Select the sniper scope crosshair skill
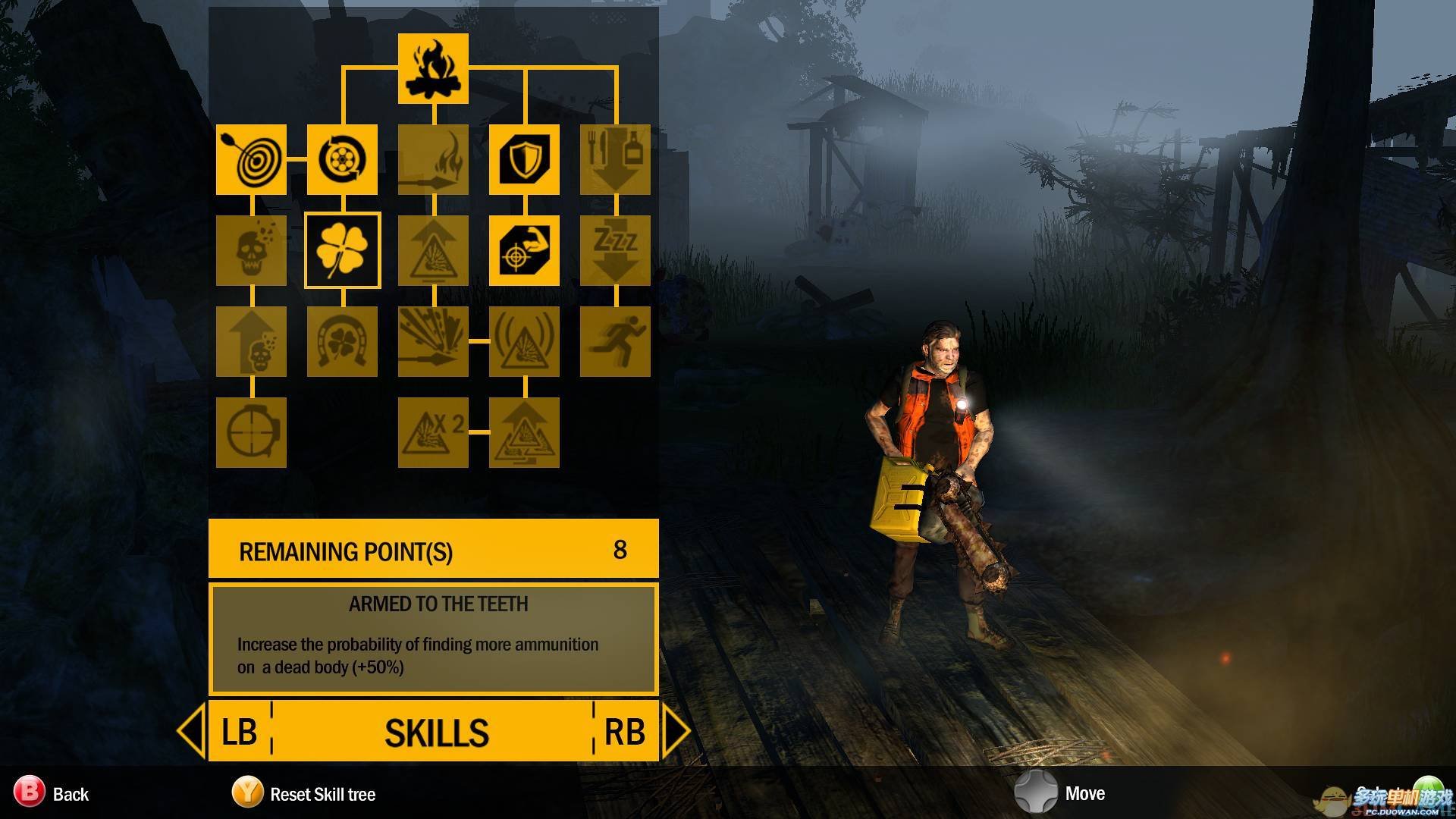This screenshot has height=819, width=1456. tap(251, 432)
